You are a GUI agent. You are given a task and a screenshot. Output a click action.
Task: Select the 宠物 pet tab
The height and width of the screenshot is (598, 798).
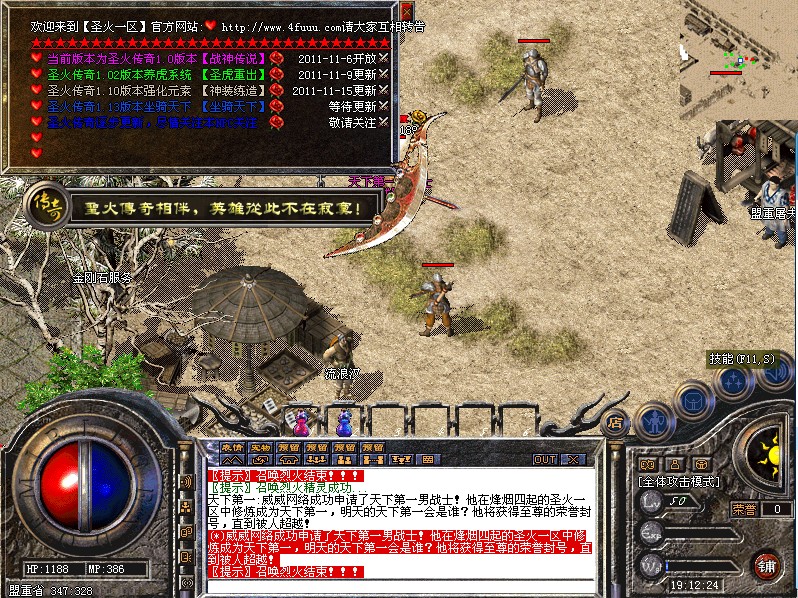(260, 447)
